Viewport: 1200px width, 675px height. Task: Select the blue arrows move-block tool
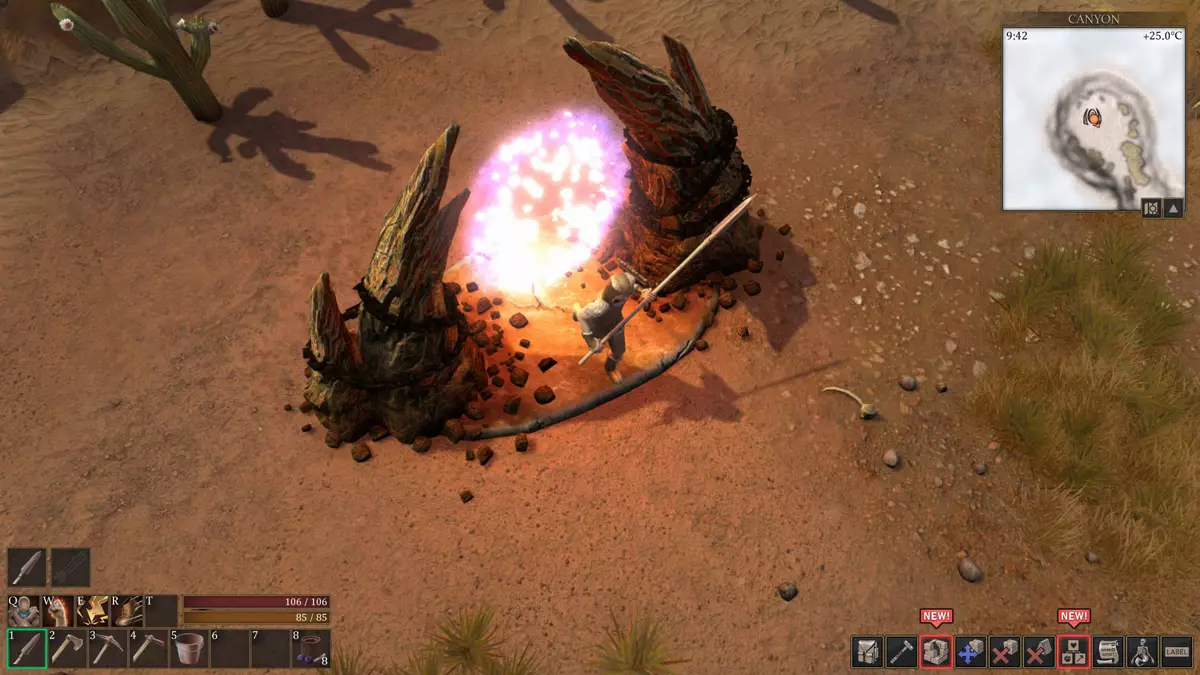point(970,652)
